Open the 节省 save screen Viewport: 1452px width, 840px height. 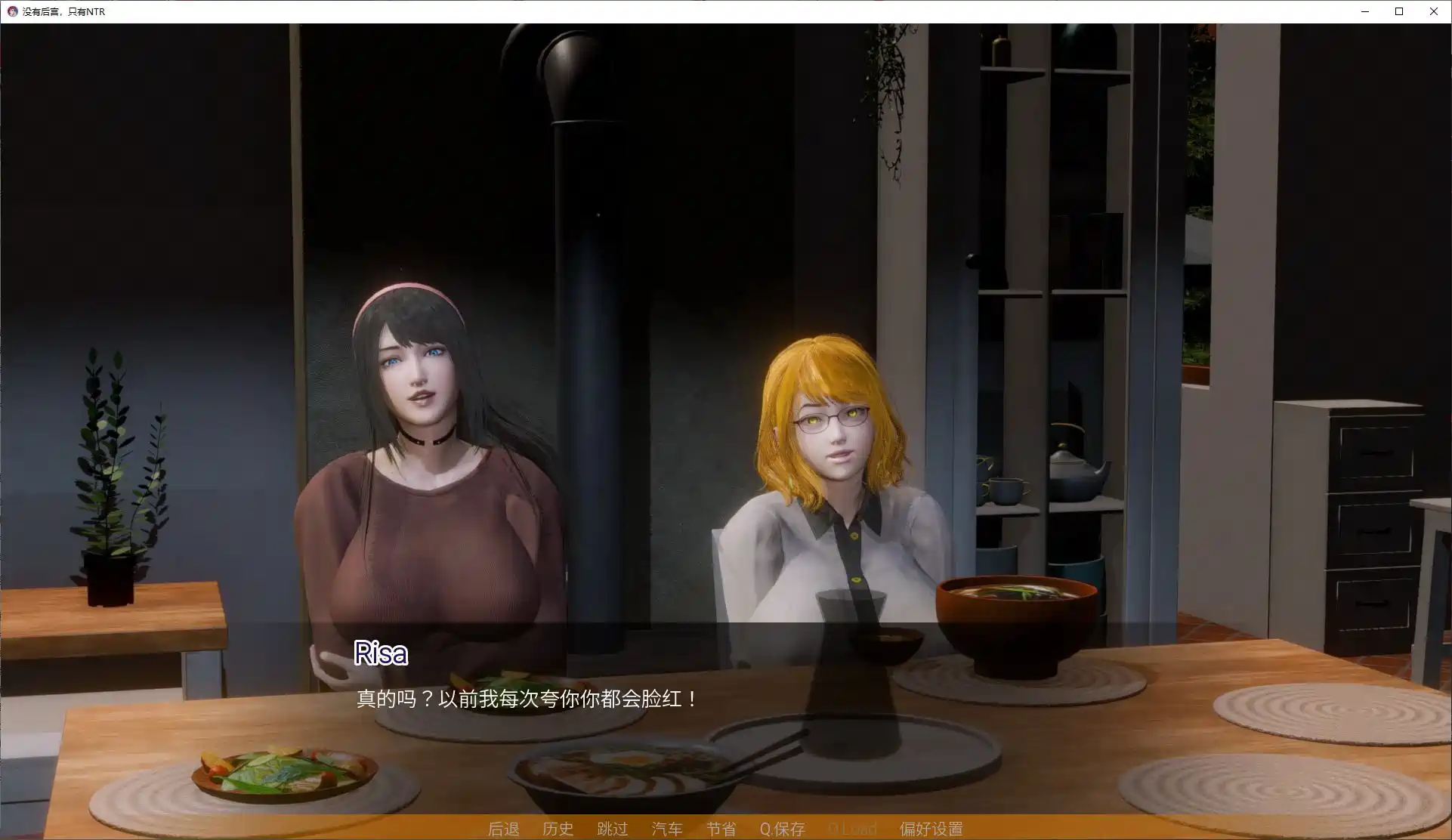tap(721, 829)
